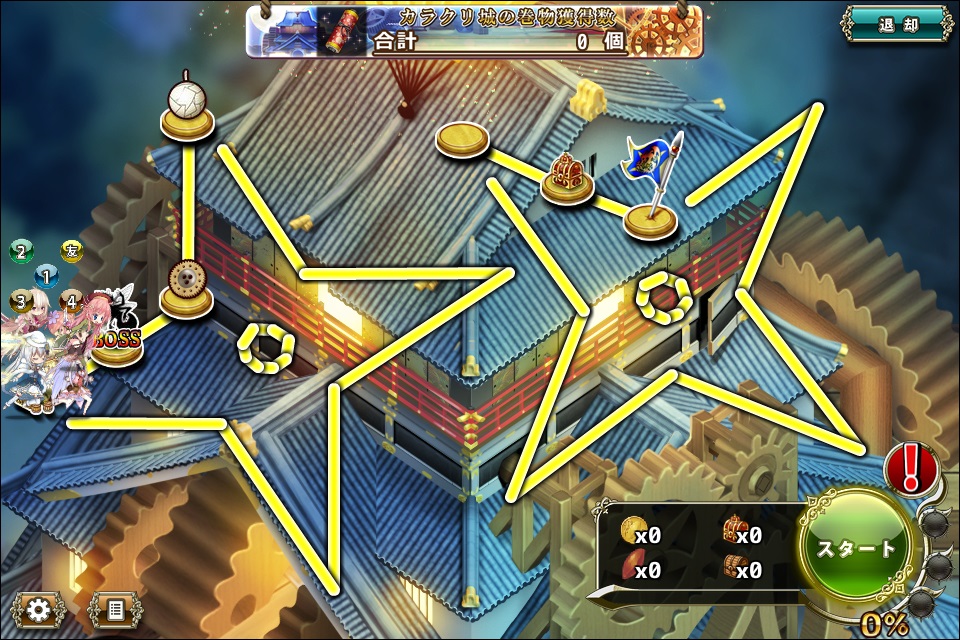Image resolution: width=960 pixels, height=640 pixels.
Task: Click the red exclamation mark icon
Action: click(x=911, y=467)
